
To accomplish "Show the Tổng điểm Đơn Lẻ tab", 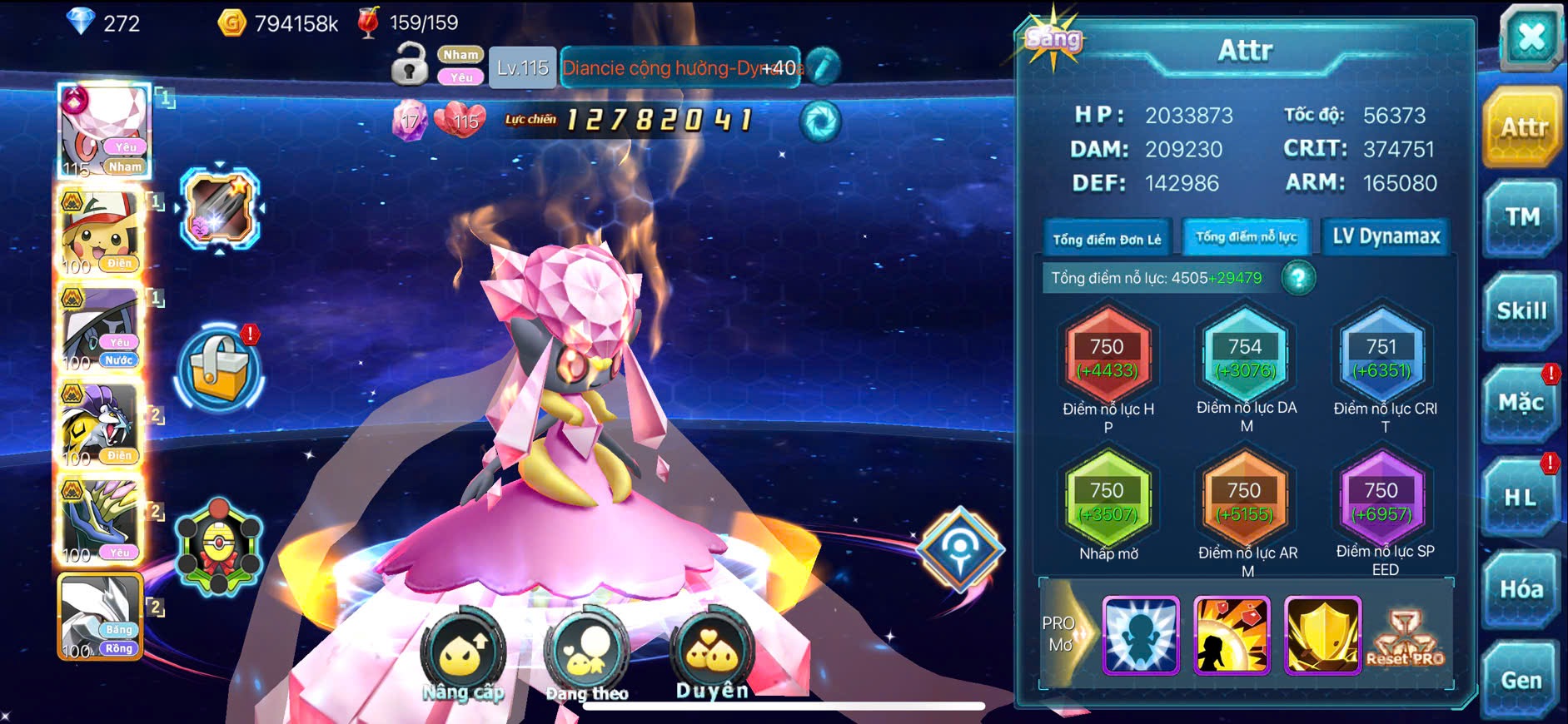I will pos(1107,239).
